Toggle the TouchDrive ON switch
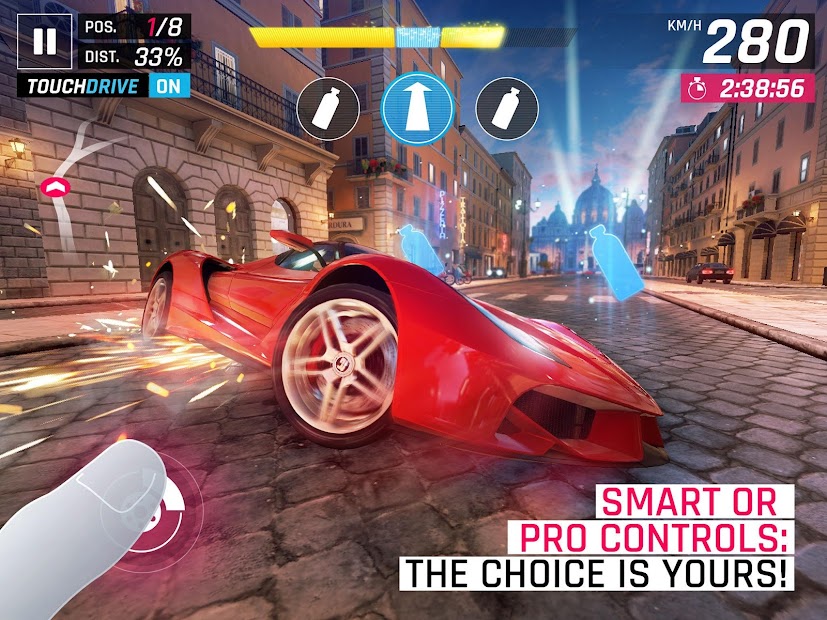Image resolution: width=827 pixels, height=620 pixels. coord(168,86)
